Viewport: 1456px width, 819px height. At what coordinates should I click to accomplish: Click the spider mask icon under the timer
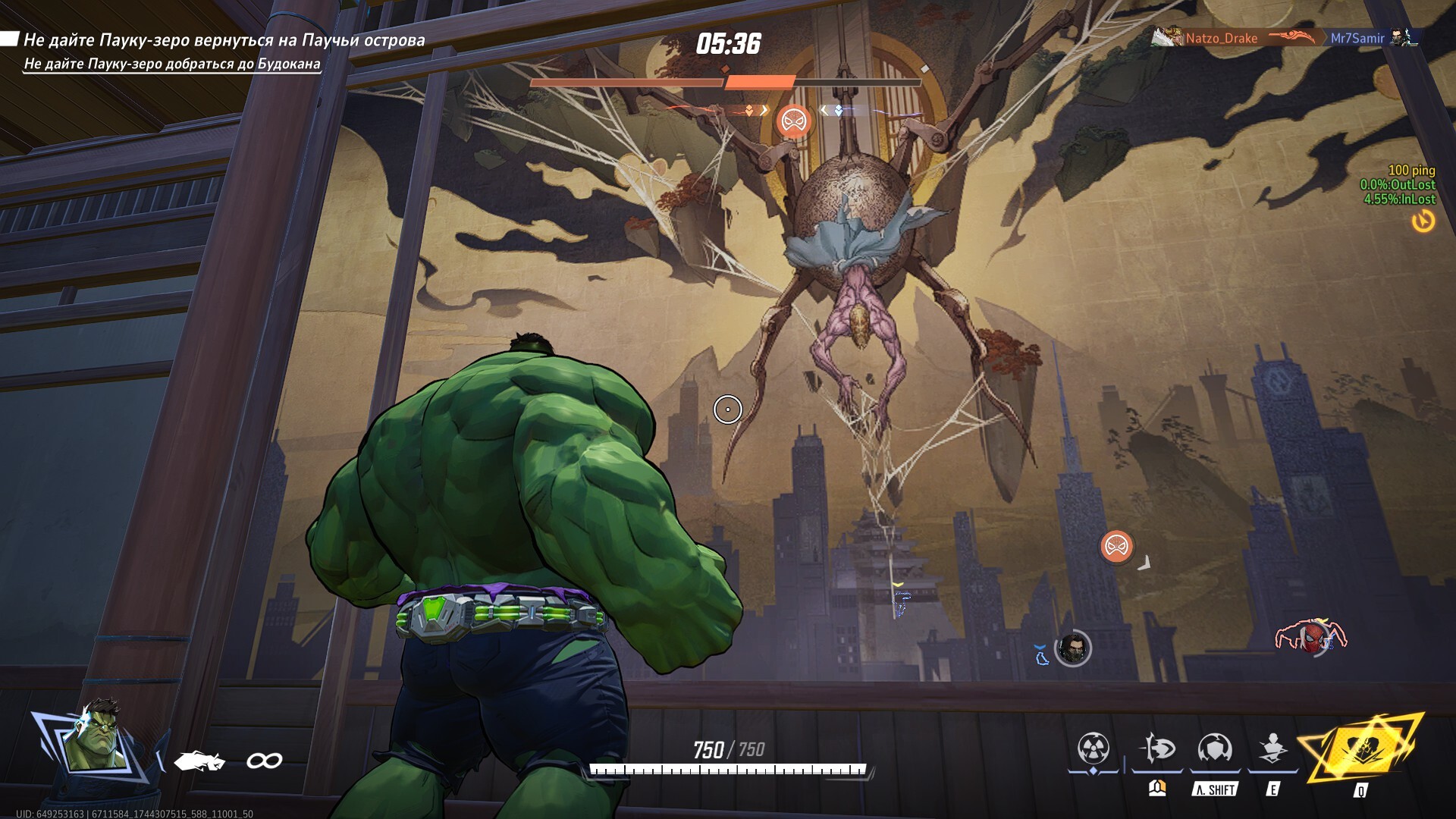[x=794, y=121]
